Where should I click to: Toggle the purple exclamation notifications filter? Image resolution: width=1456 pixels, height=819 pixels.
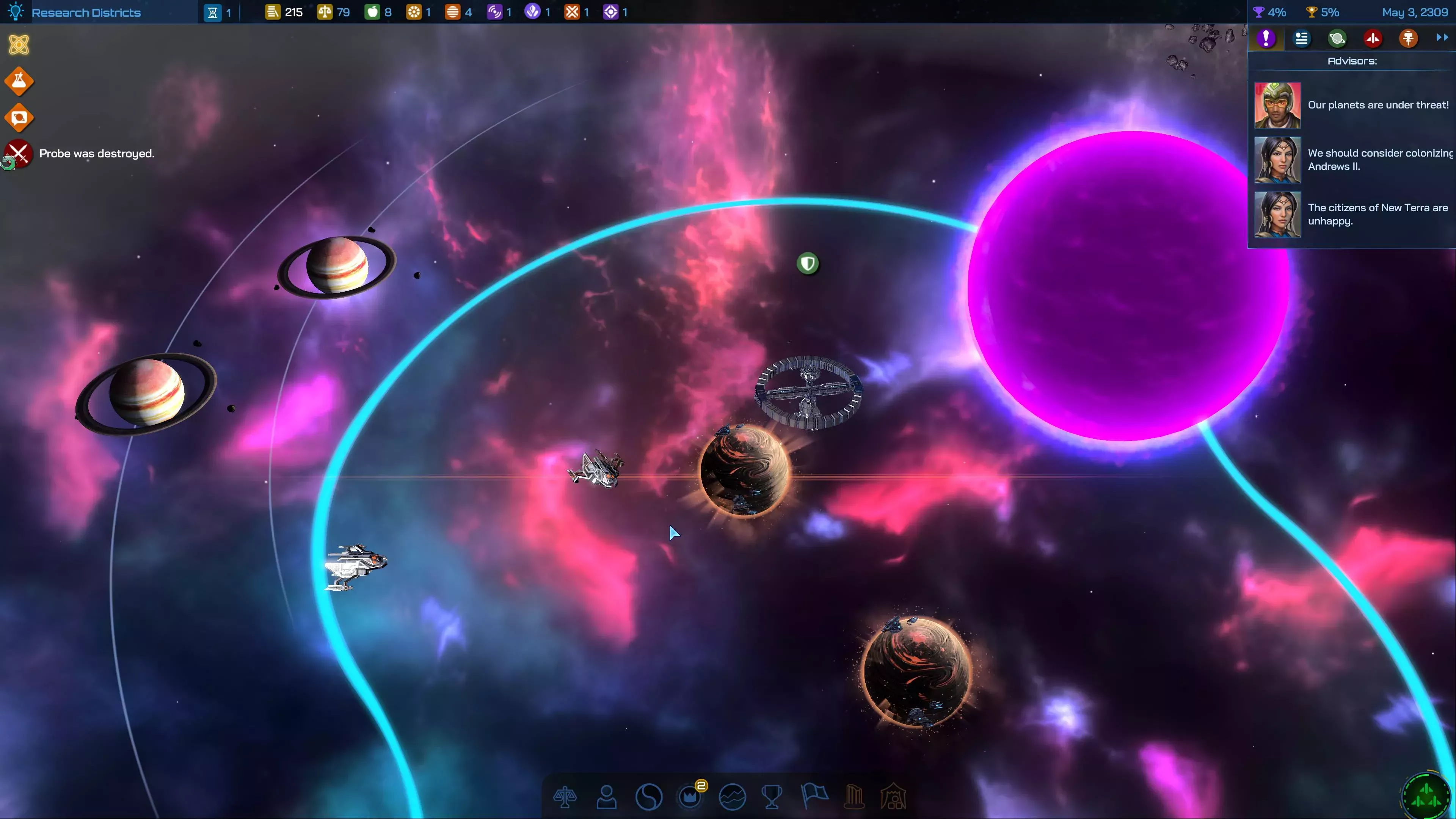click(1266, 38)
